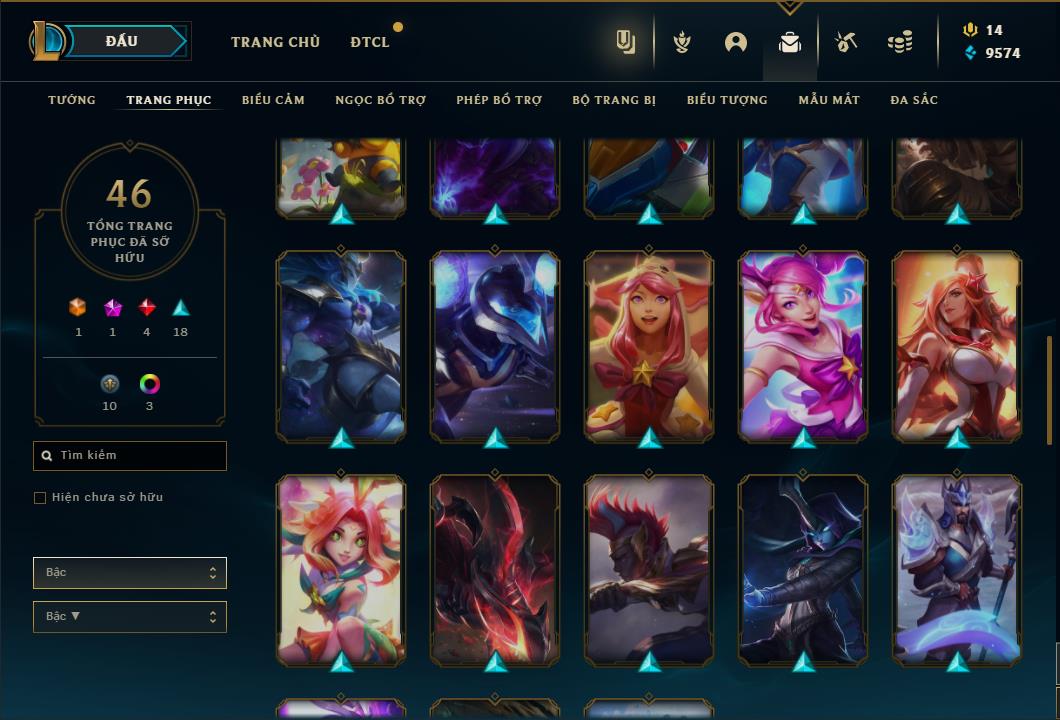Select the green-eyed flower-haired girl skin card
This screenshot has height=720, width=1060.
tap(341, 570)
